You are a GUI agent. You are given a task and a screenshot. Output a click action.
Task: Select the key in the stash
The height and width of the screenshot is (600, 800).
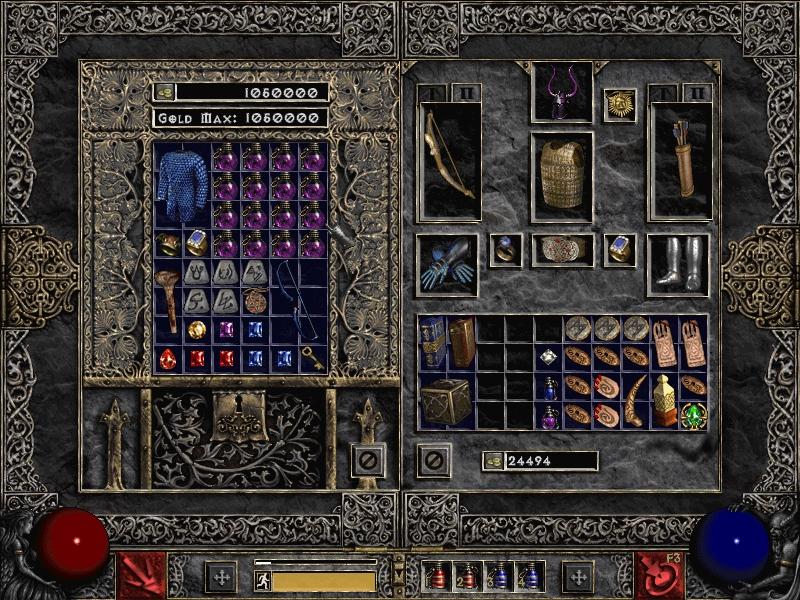point(313,359)
